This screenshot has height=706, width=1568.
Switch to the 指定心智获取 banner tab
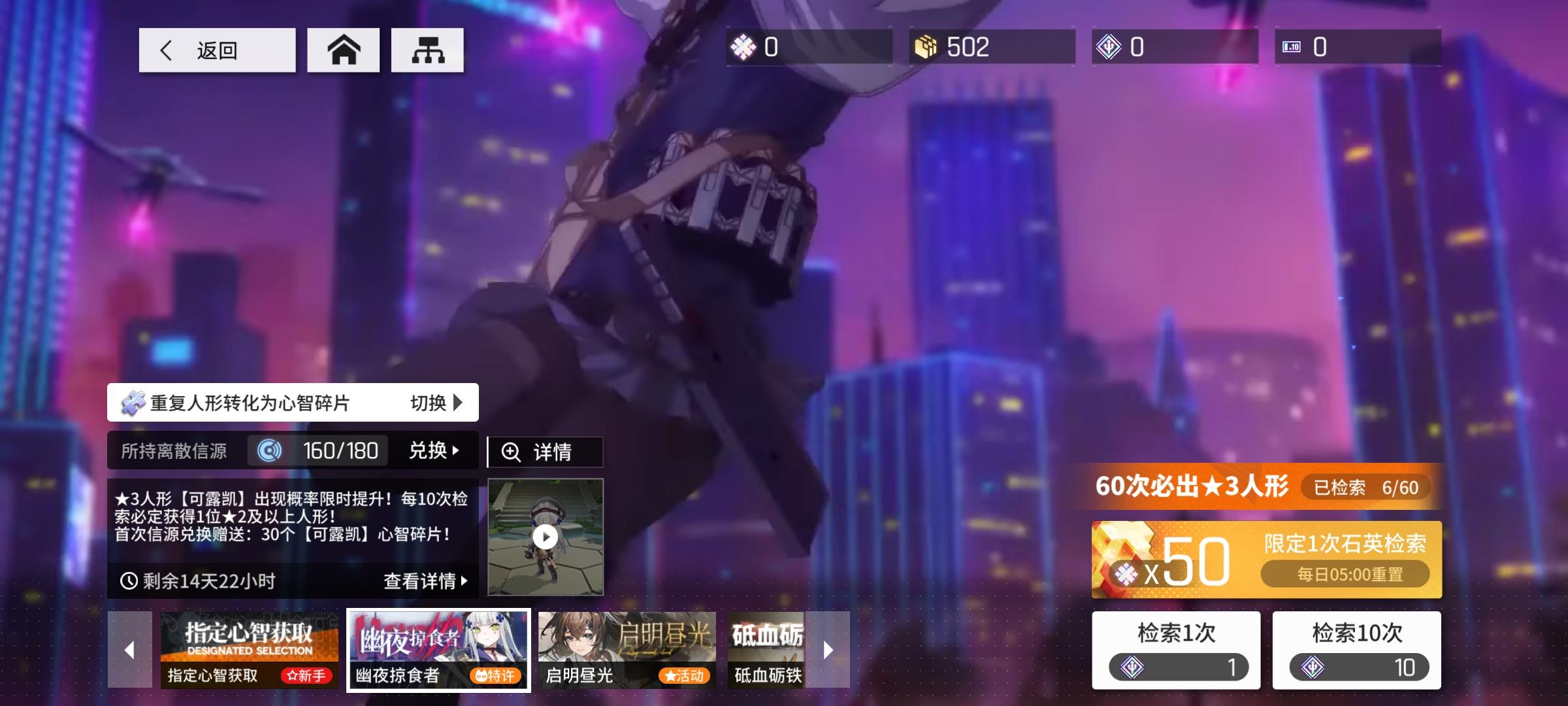pos(249,650)
